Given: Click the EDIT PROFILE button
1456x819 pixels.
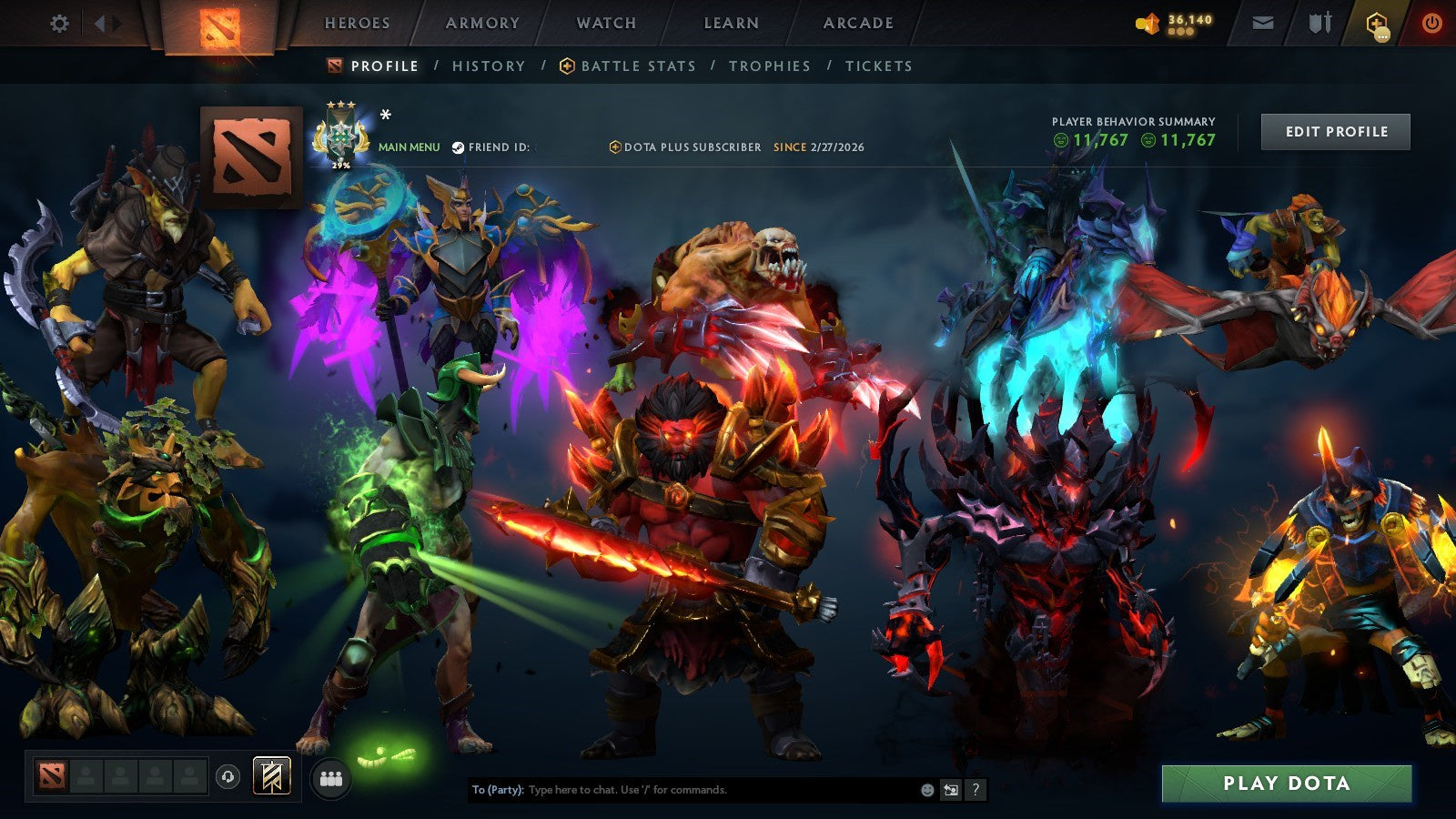Looking at the screenshot, I should (x=1334, y=131).
